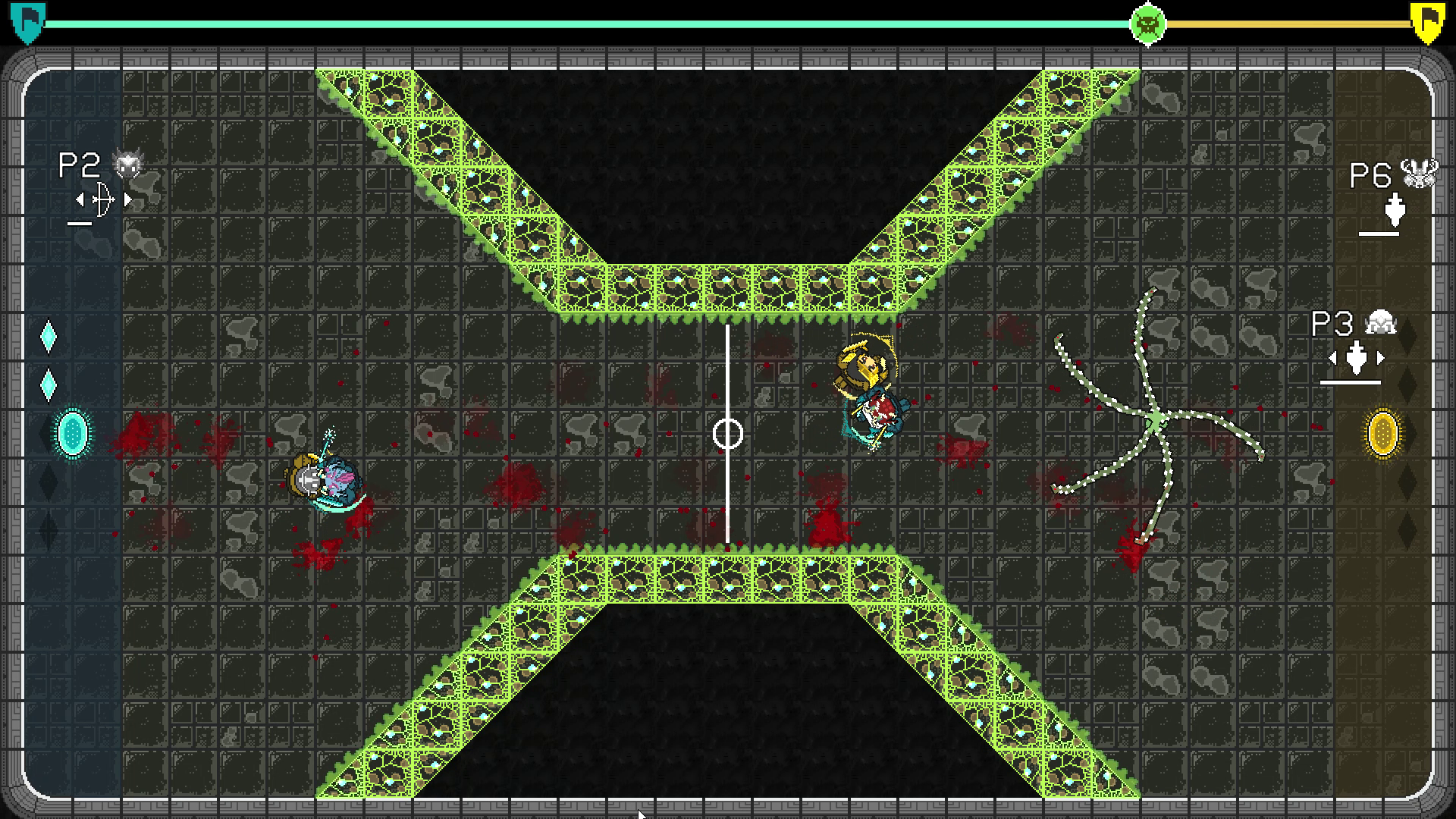Click the left arrow beside P2's bow icon
The height and width of the screenshot is (819, 1456).
(80, 199)
